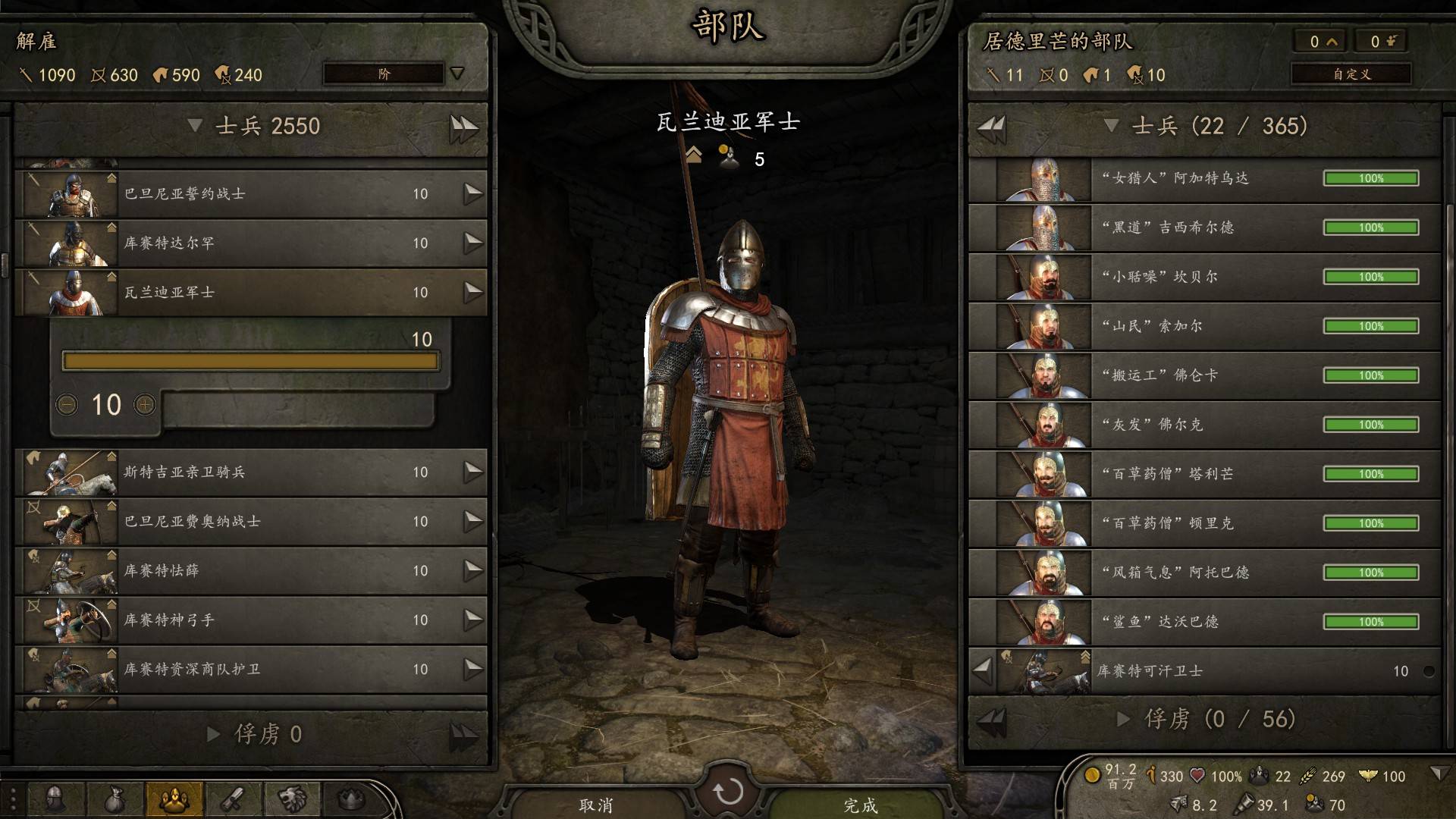
Task: Open the inventory bag icon in bottom bar
Action: click(115, 799)
